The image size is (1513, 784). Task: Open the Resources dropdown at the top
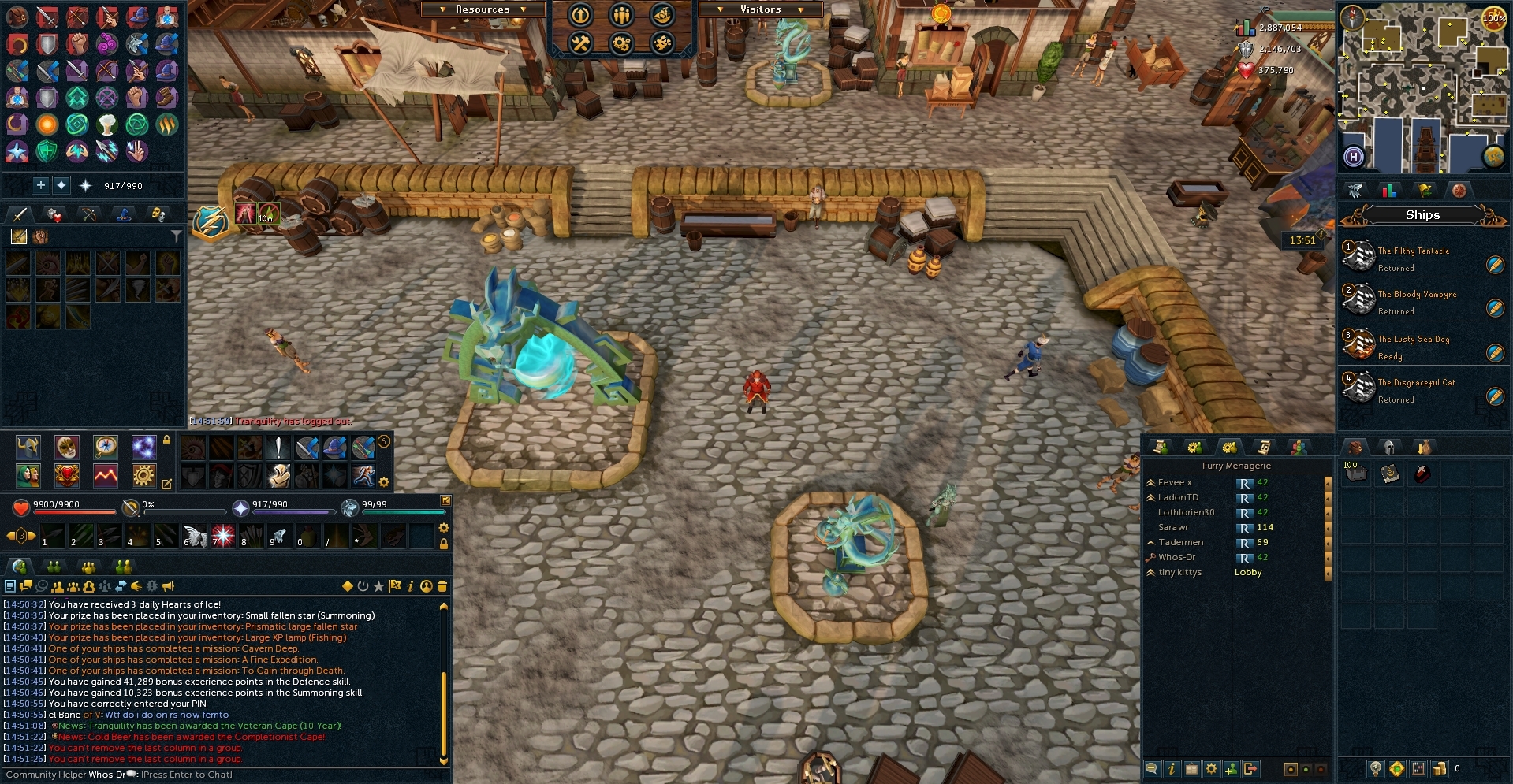[483, 9]
